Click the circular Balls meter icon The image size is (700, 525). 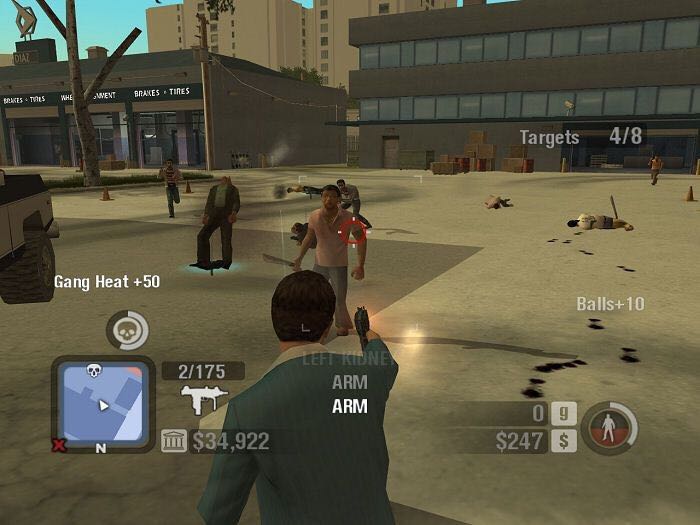click(x=609, y=428)
